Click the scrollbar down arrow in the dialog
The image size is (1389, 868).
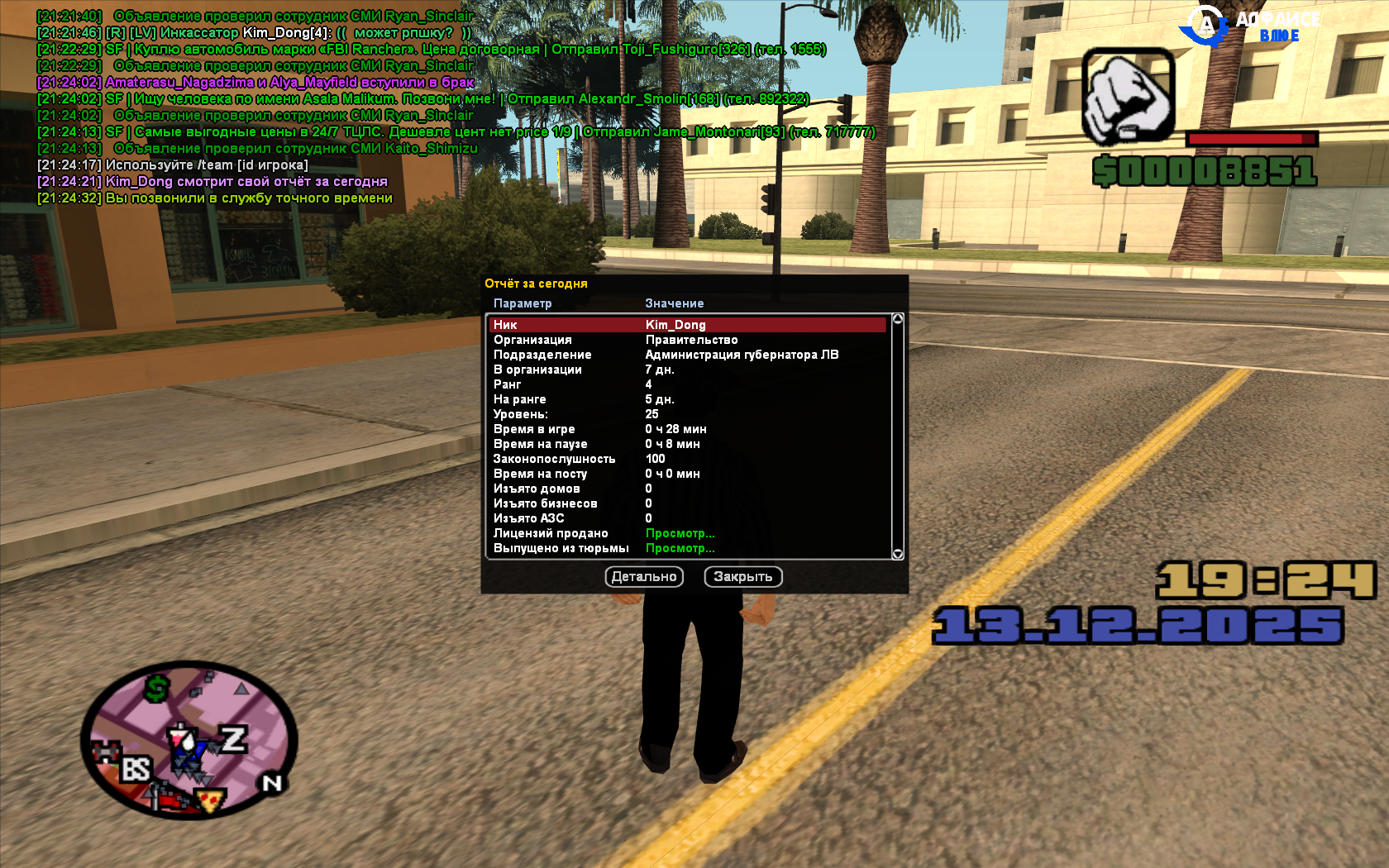click(x=897, y=552)
